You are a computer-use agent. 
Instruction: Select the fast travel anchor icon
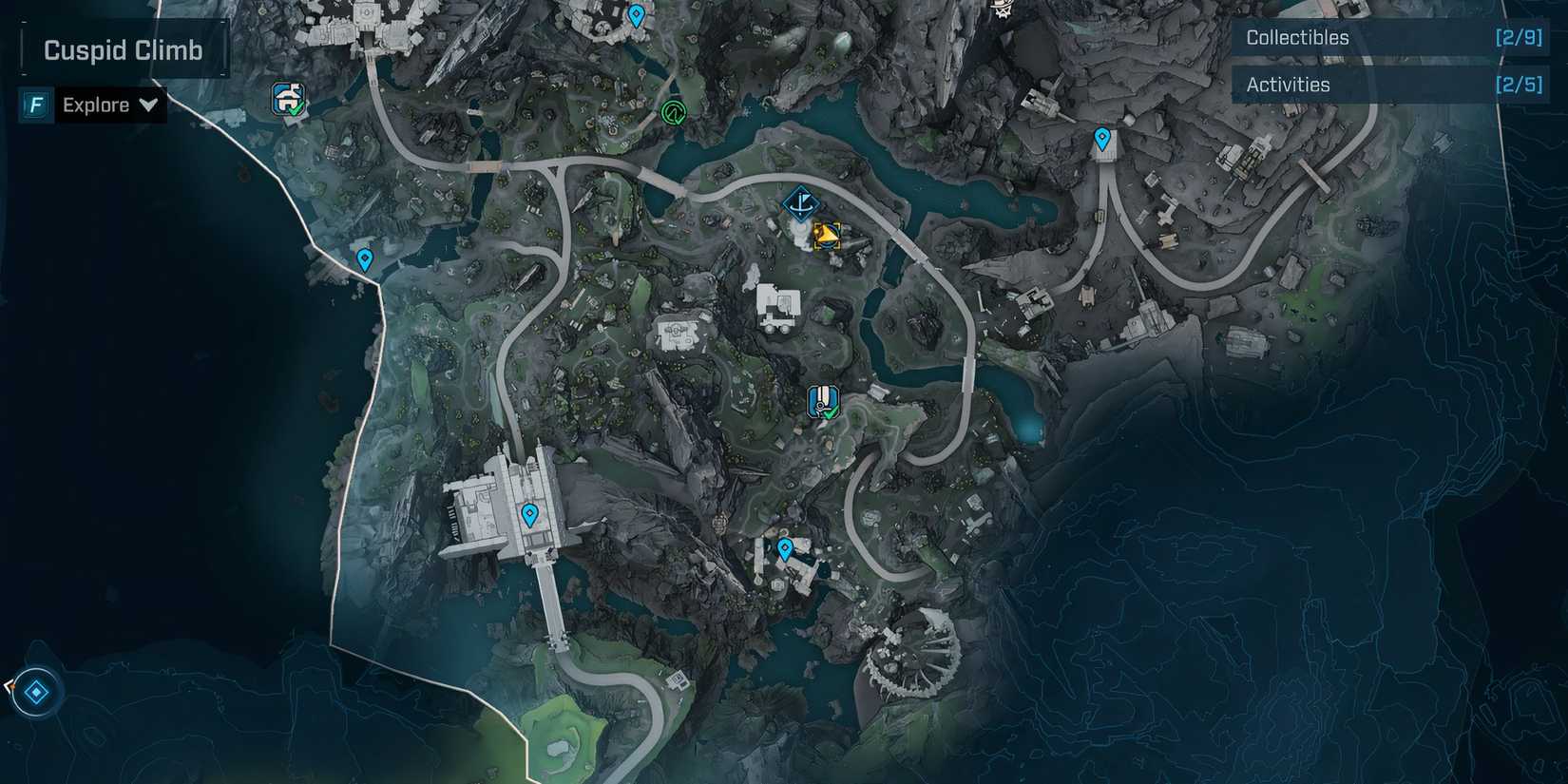click(801, 202)
